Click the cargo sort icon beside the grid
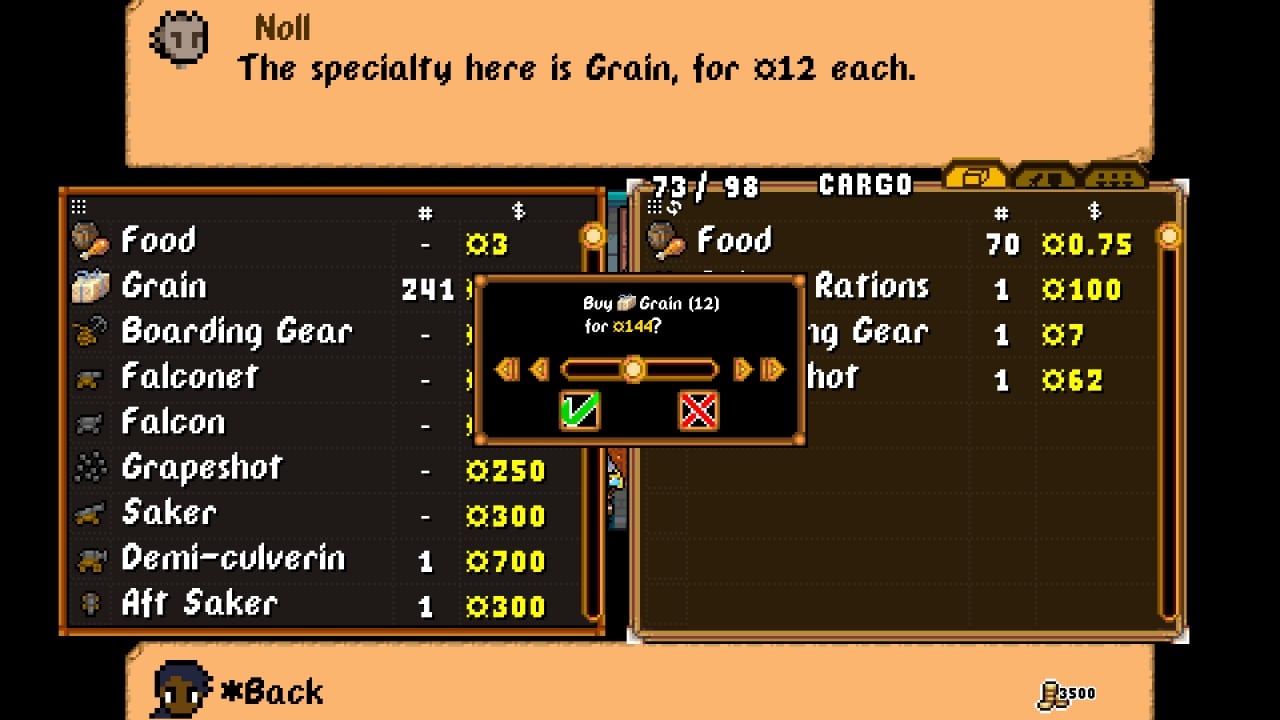 tap(673, 206)
